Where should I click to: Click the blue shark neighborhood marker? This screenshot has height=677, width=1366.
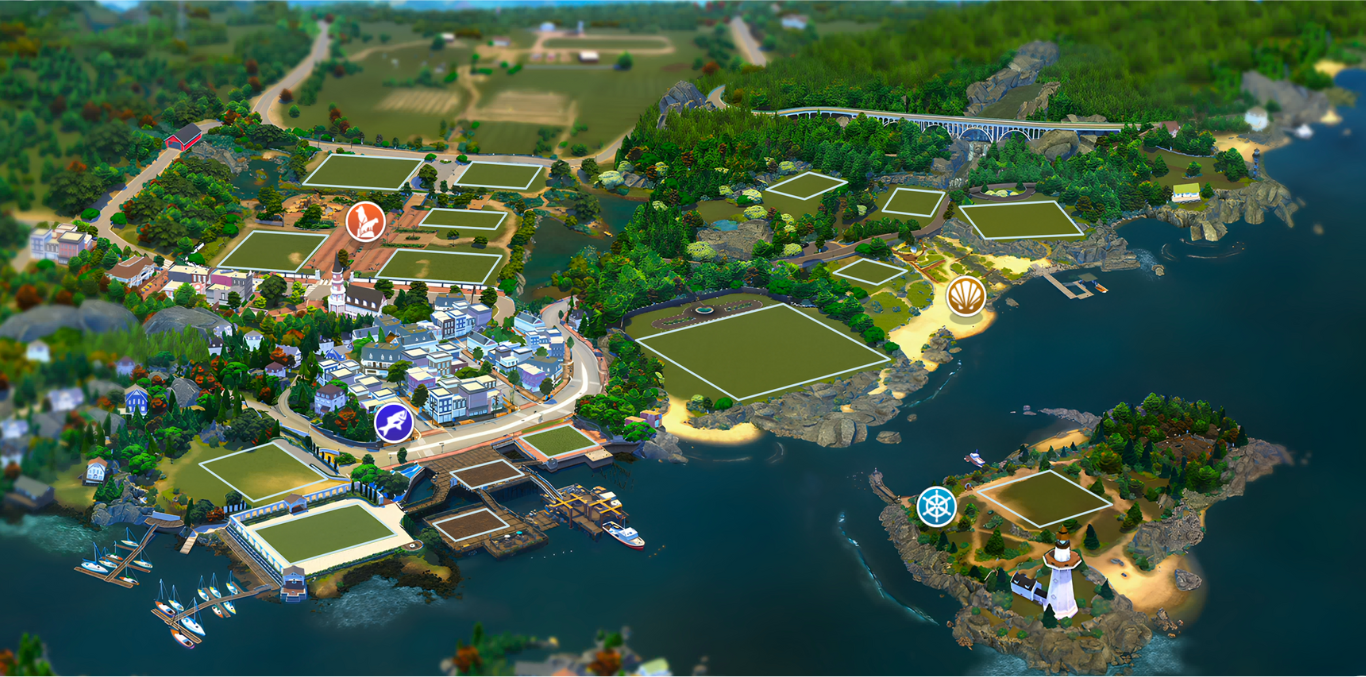point(394,423)
